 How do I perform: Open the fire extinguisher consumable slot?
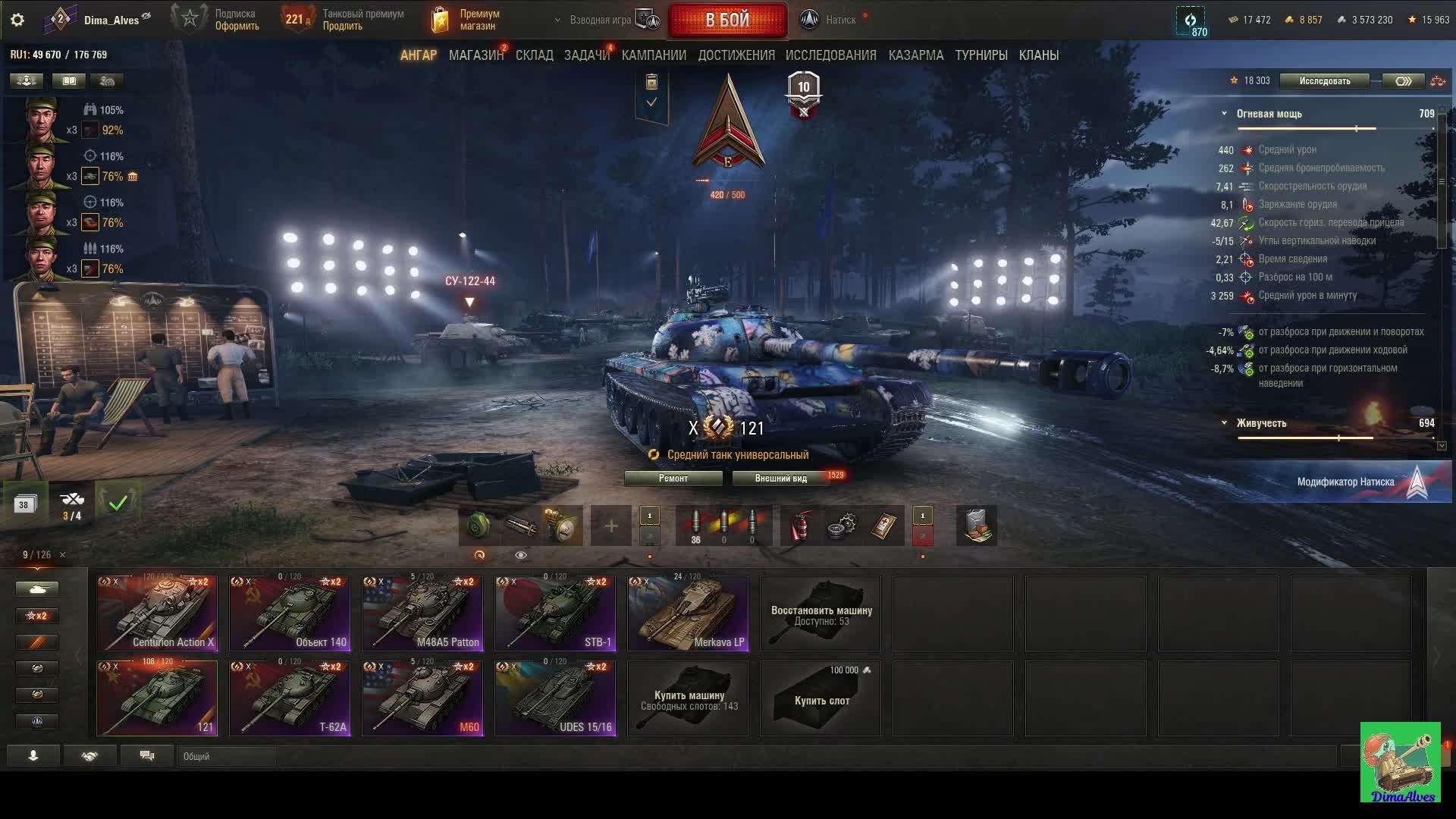pyautogui.click(x=800, y=526)
